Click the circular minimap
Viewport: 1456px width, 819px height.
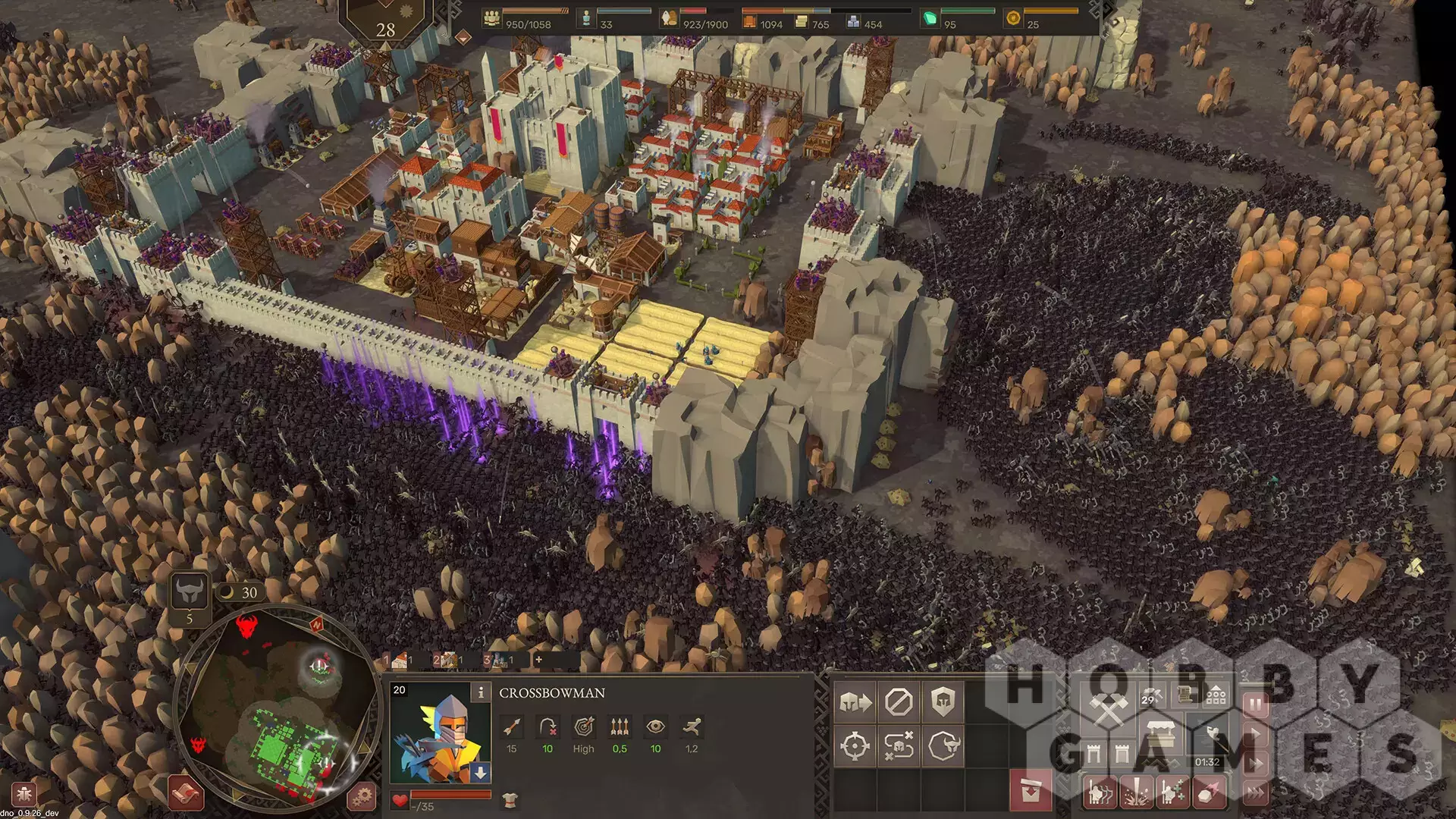[x=277, y=709]
